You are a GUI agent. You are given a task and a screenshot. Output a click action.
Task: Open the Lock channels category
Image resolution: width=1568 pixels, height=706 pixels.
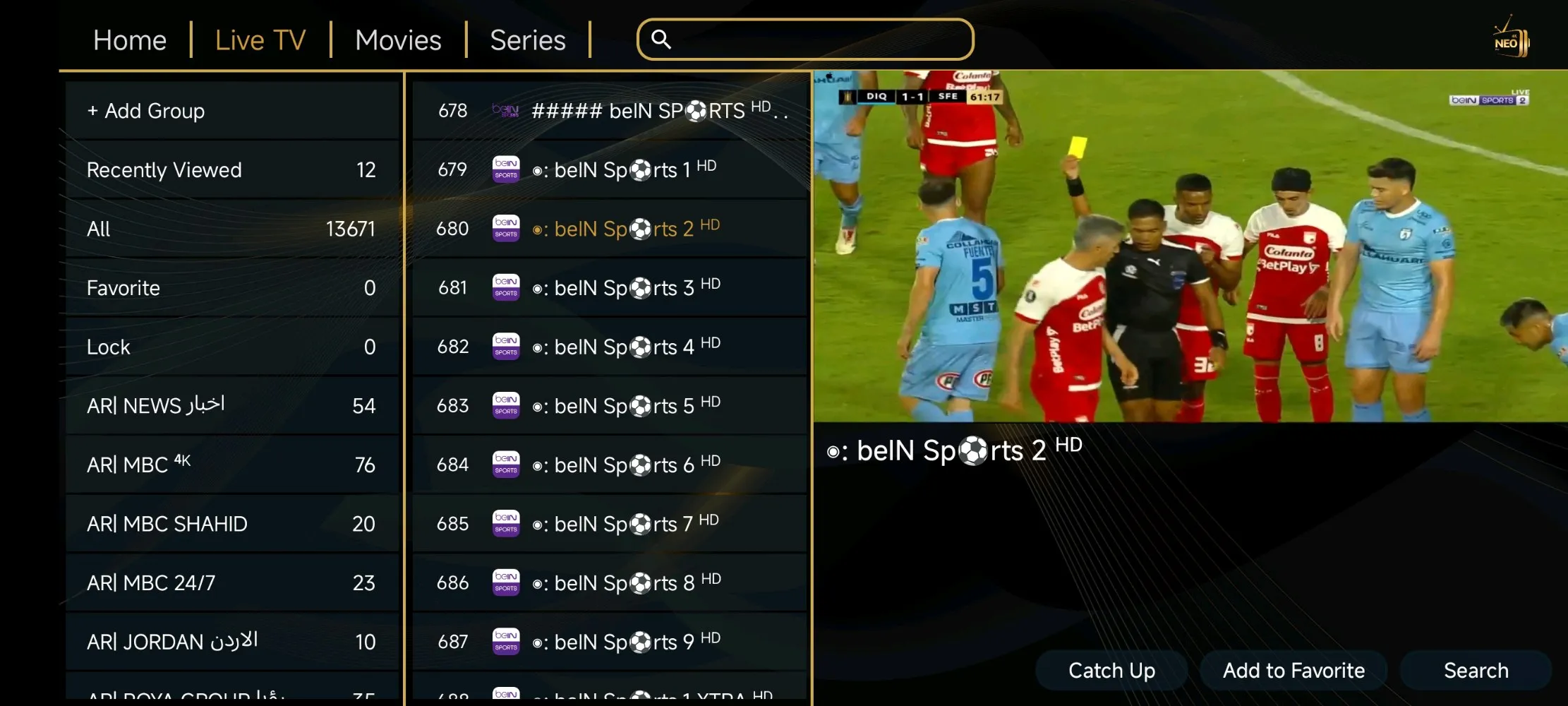233,346
